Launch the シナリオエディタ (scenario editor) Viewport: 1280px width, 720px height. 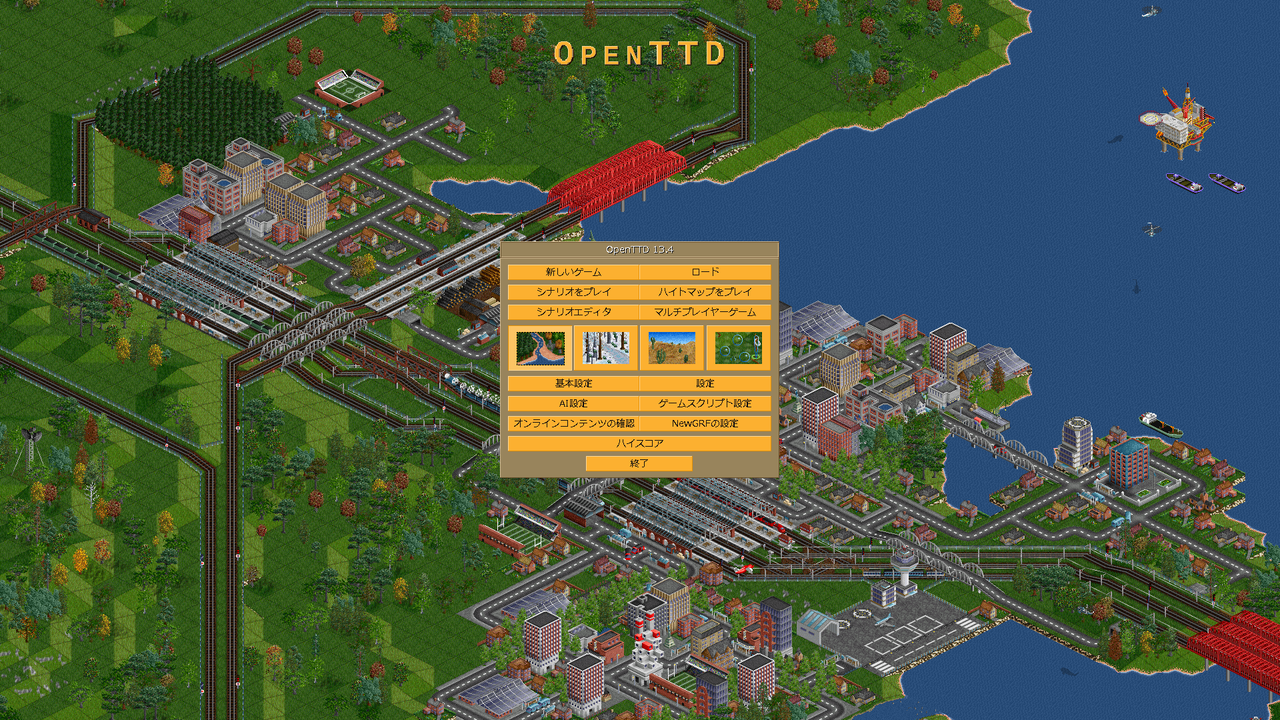[572, 311]
